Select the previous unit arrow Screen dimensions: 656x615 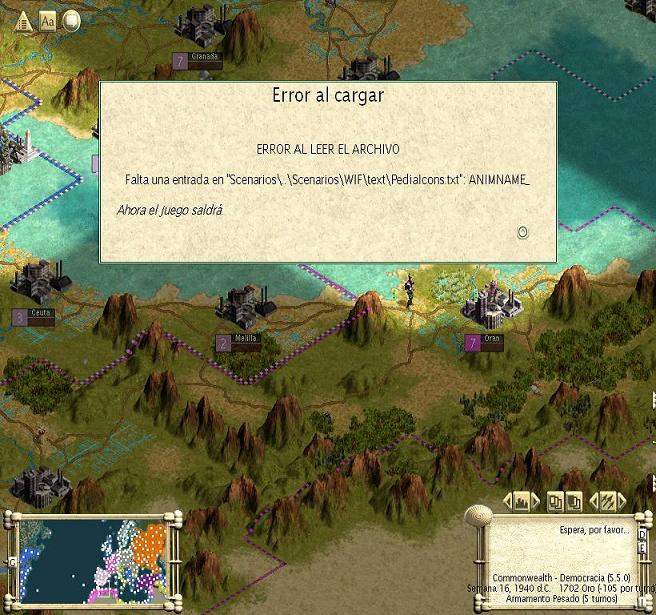[x=594, y=500]
